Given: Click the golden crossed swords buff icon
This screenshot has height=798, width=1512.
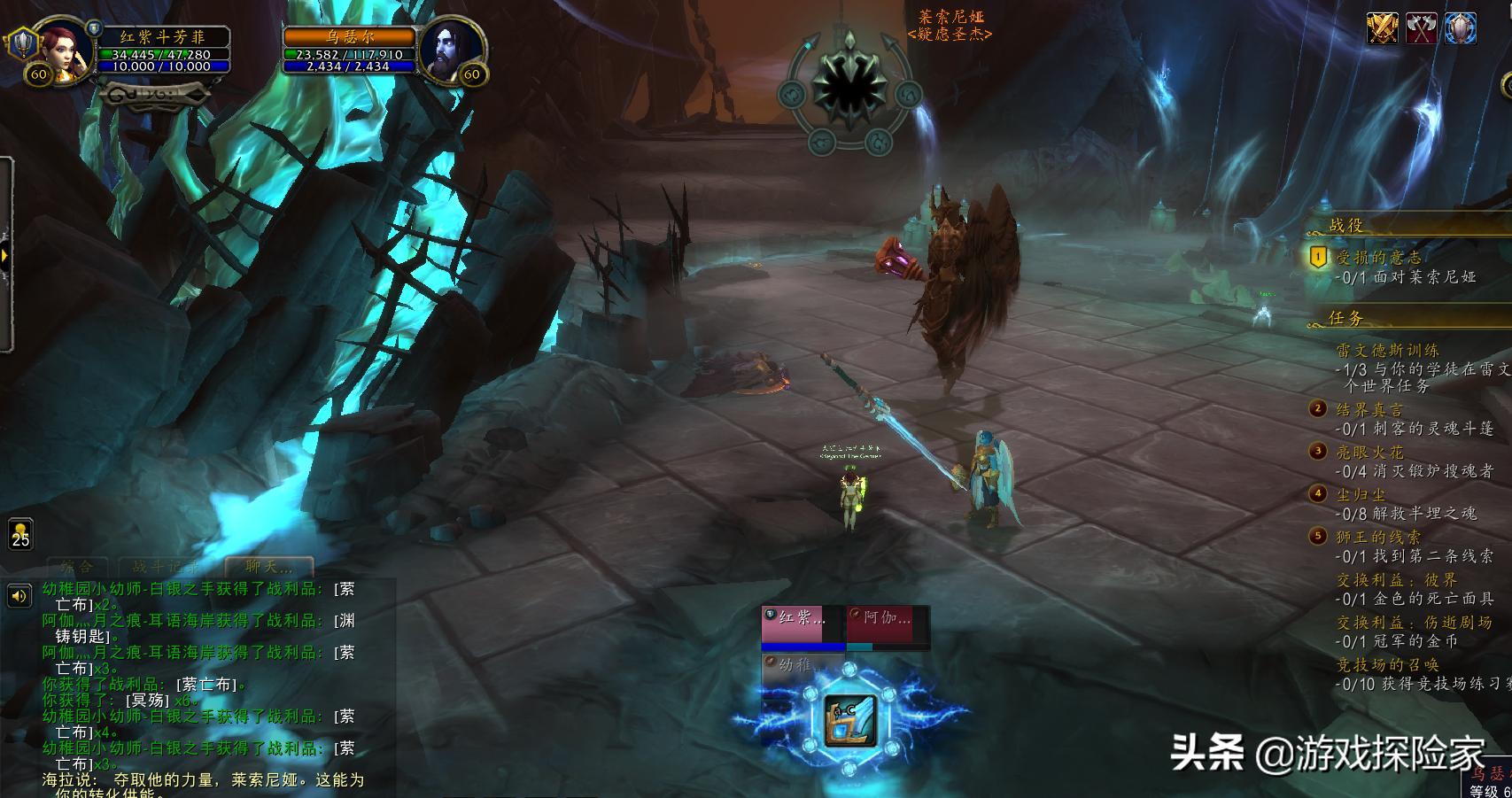Looking at the screenshot, I should (x=1382, y=28).
